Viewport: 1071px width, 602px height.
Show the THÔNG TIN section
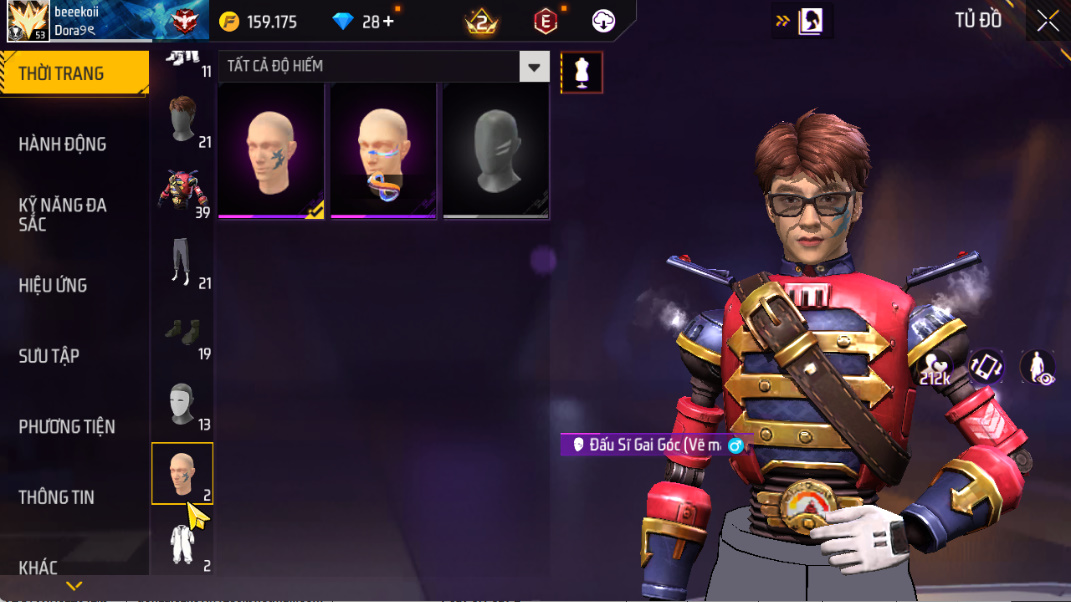click(56, 497)
